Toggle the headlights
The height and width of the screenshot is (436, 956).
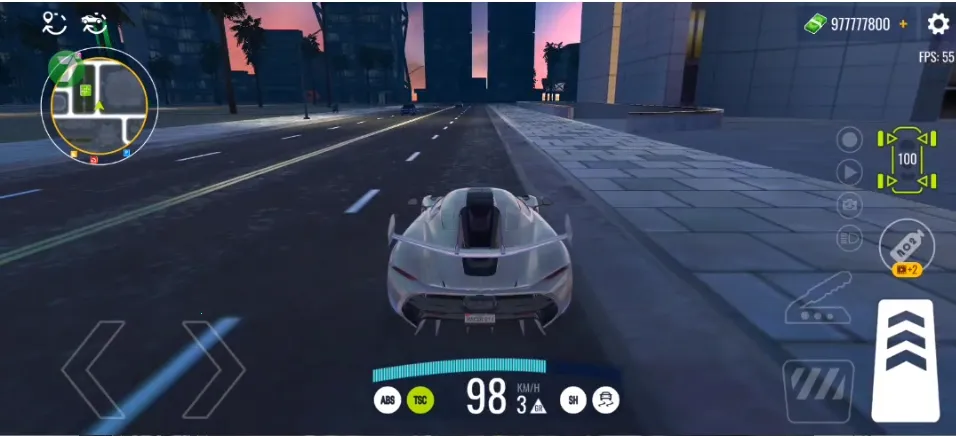click(x=849, y=238)
